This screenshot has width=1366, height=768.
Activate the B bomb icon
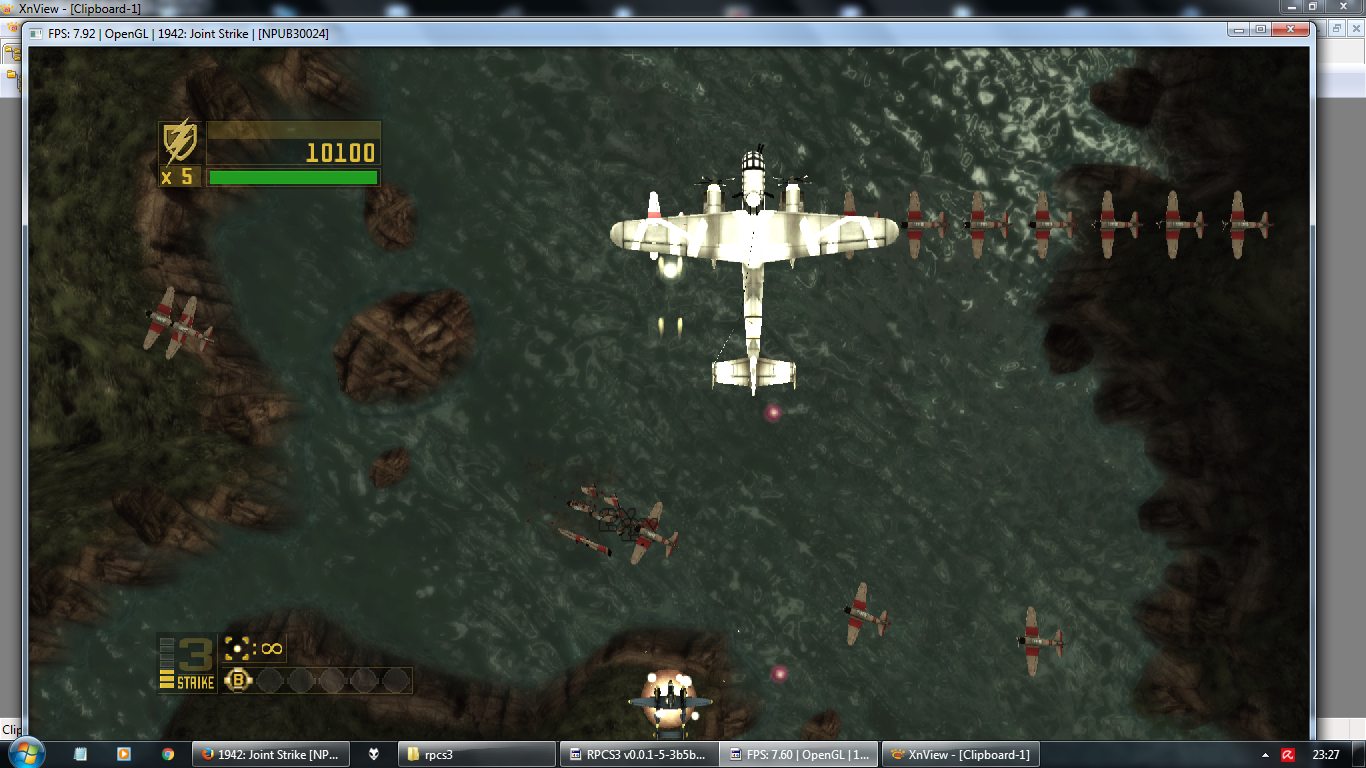pyautogui.click(x=238, y=681)
